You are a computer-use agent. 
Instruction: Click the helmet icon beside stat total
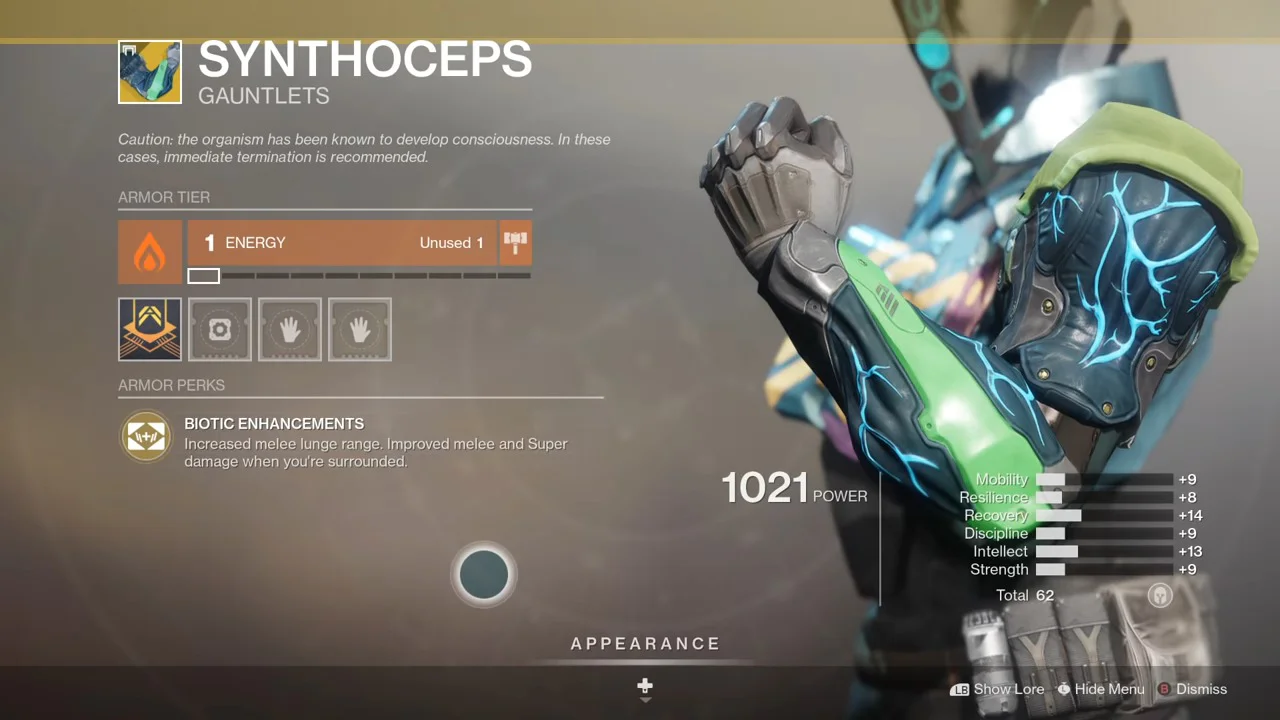1160,595
